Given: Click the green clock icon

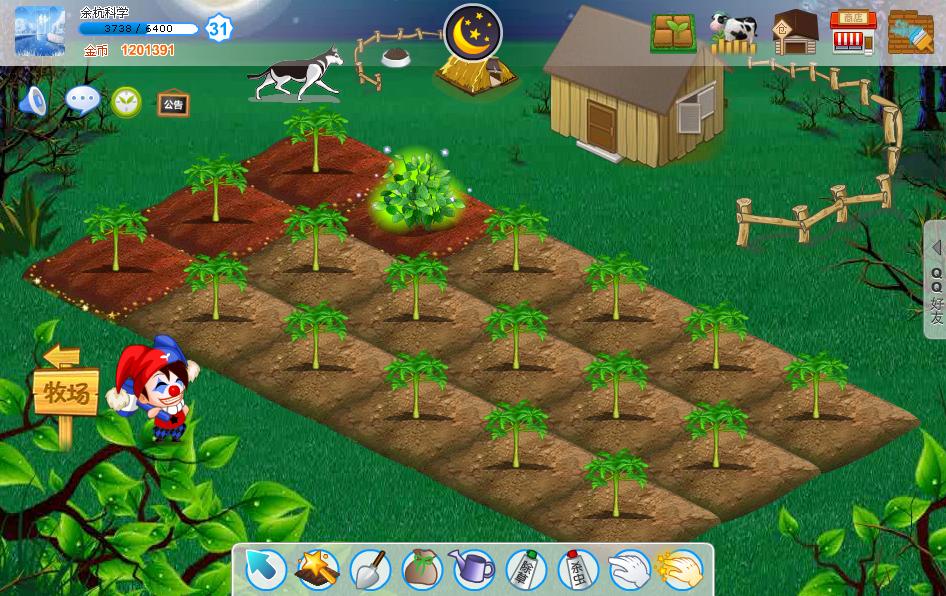Looking at the screenshot, I should (126, 100).
